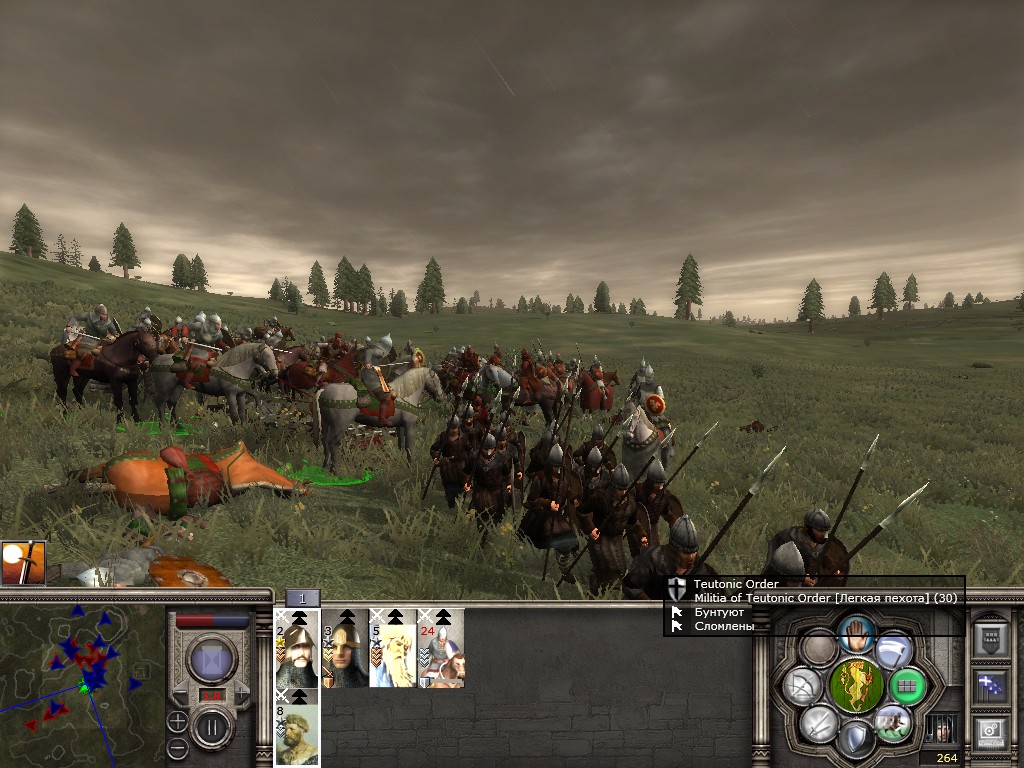Click the bow fire-at-will icon

pos(802,686)
